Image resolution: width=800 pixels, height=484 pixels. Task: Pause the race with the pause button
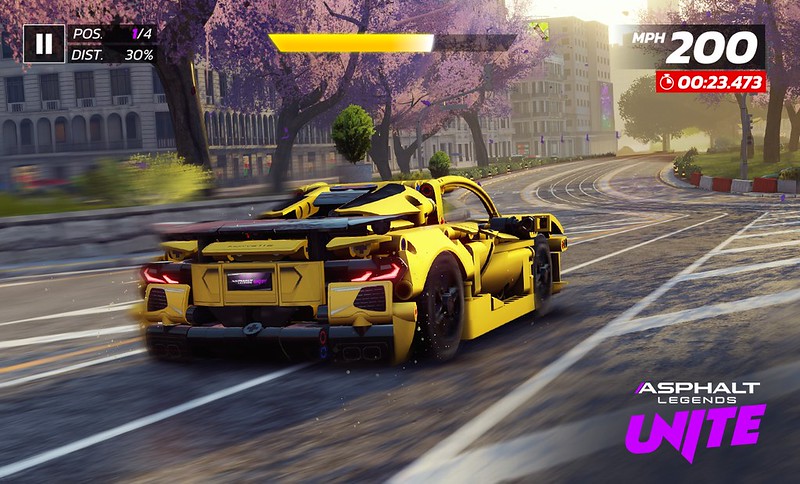44,44
